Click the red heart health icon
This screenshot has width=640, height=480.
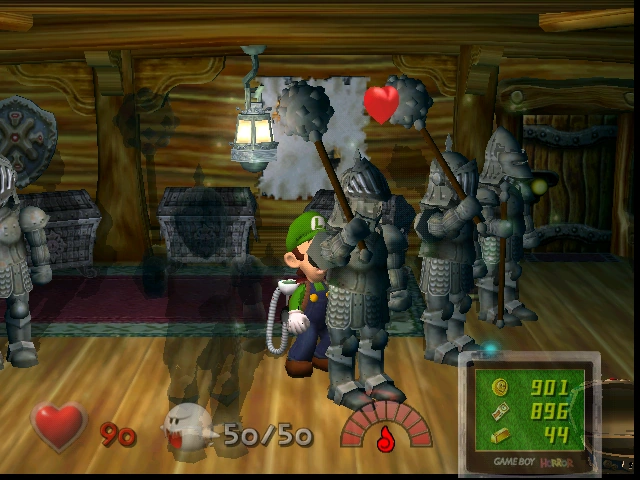59,426
